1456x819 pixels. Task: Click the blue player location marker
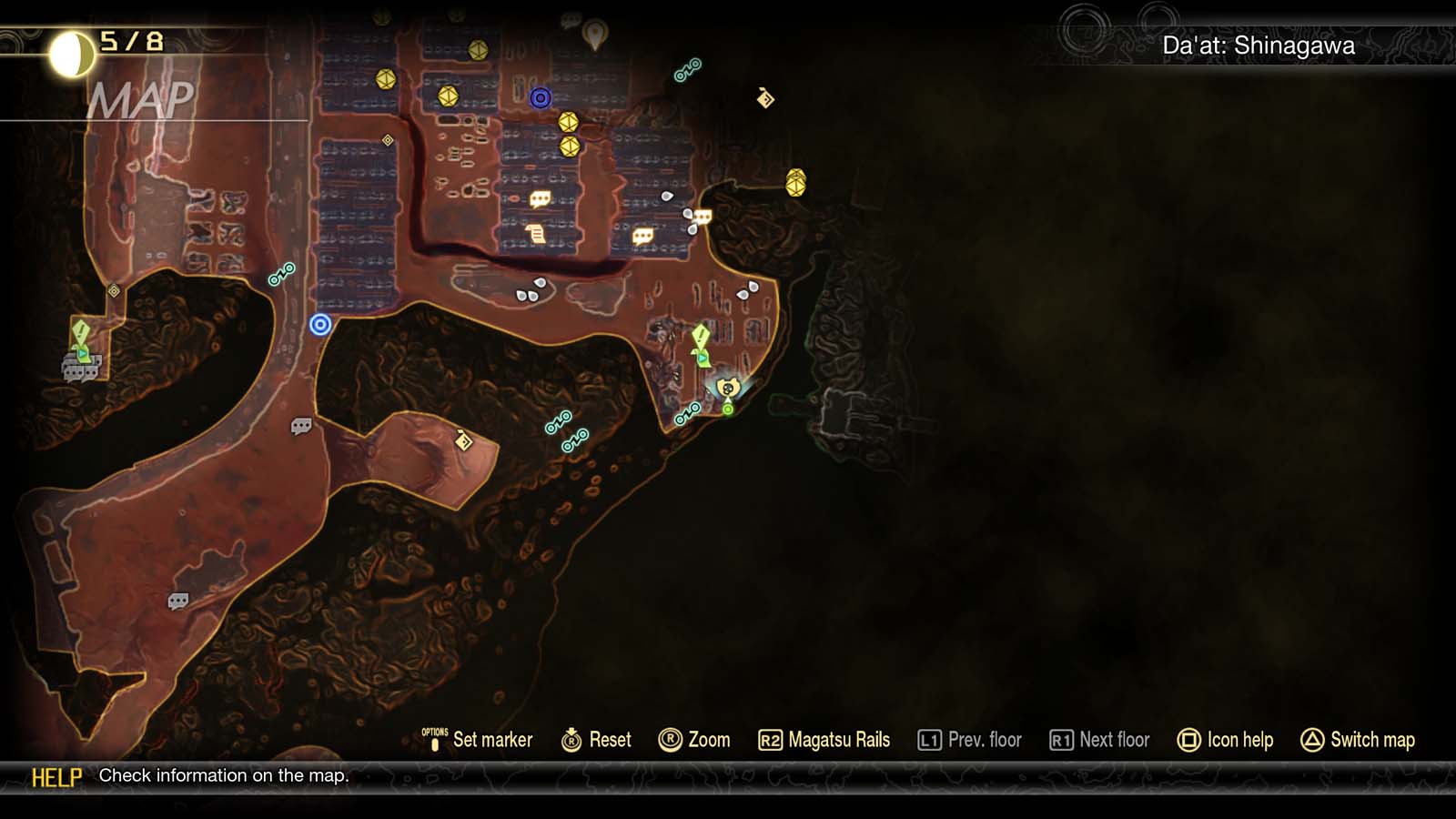tap(320, 327)
